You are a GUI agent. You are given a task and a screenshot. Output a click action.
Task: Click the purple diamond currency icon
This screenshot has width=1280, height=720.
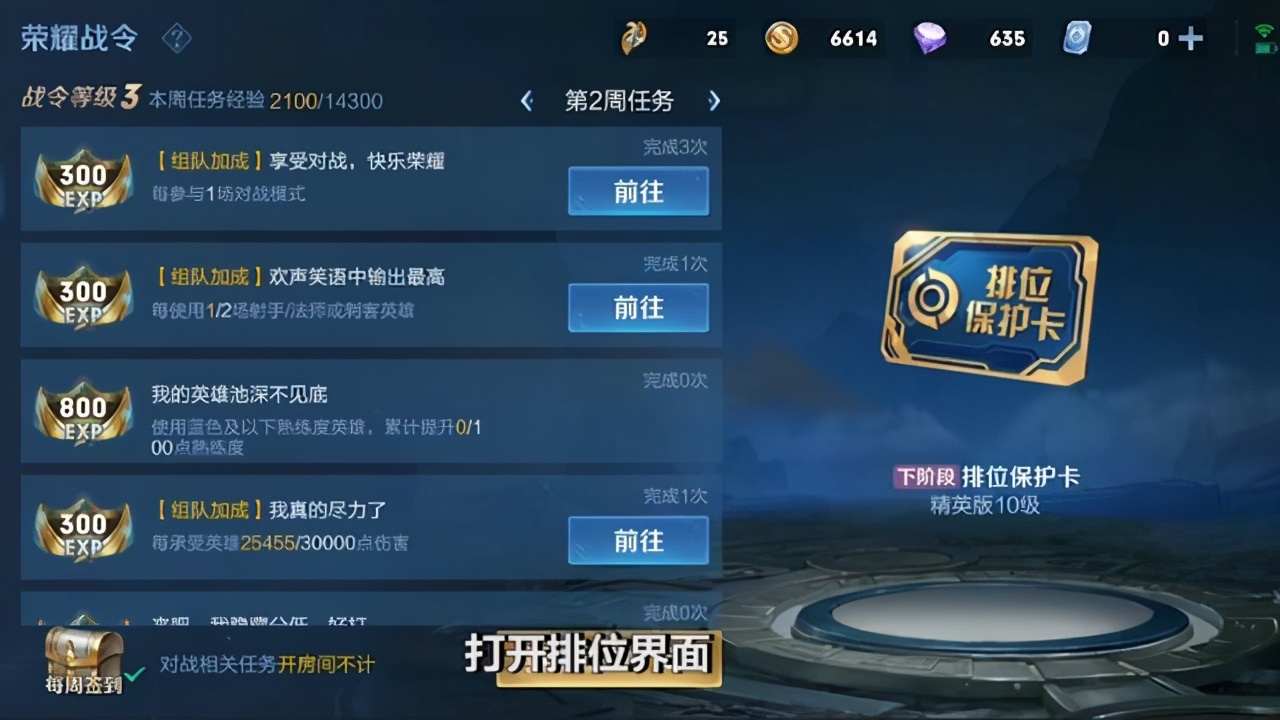pos(931,38)
